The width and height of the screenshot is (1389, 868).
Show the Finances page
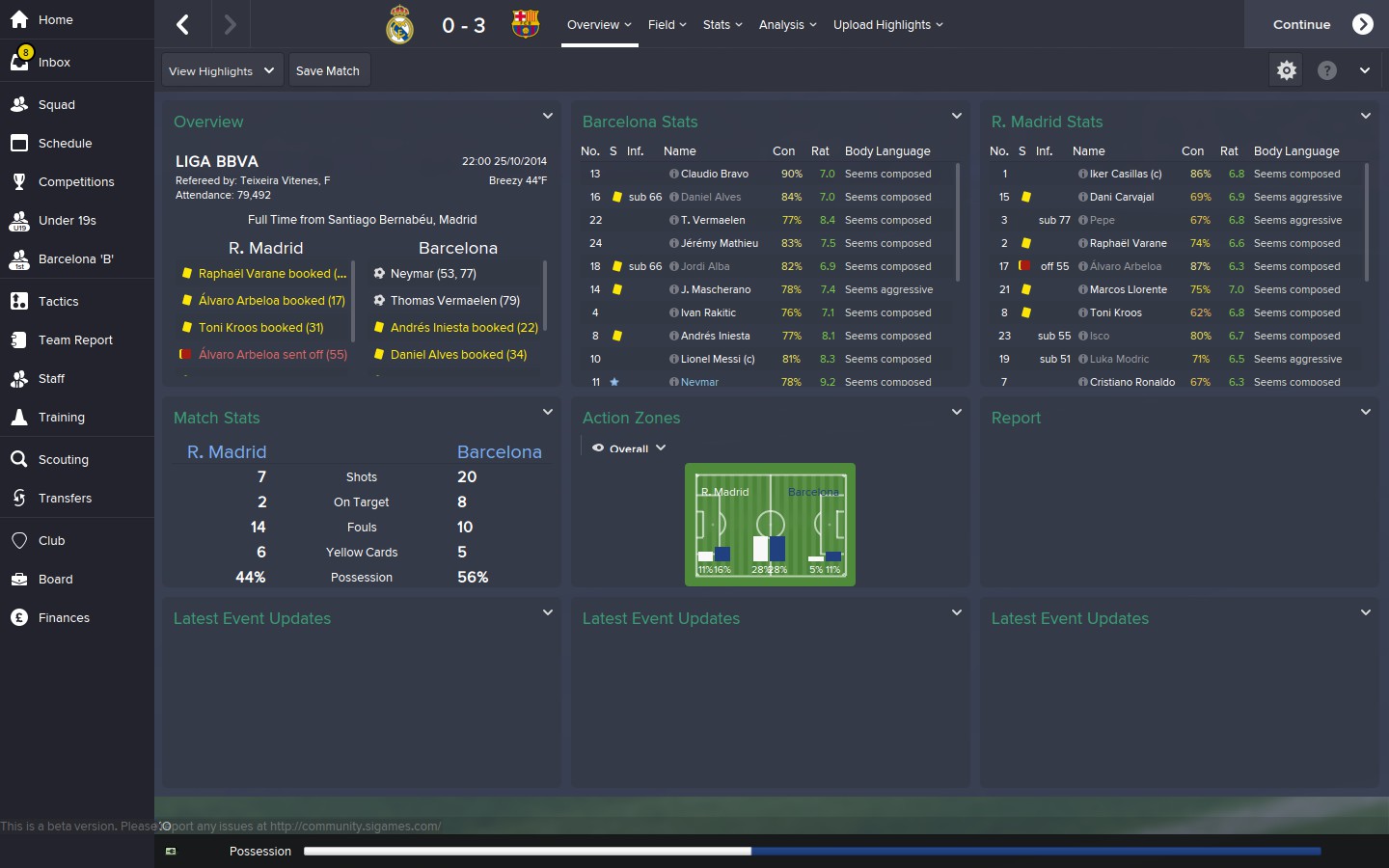pos(64,617)
